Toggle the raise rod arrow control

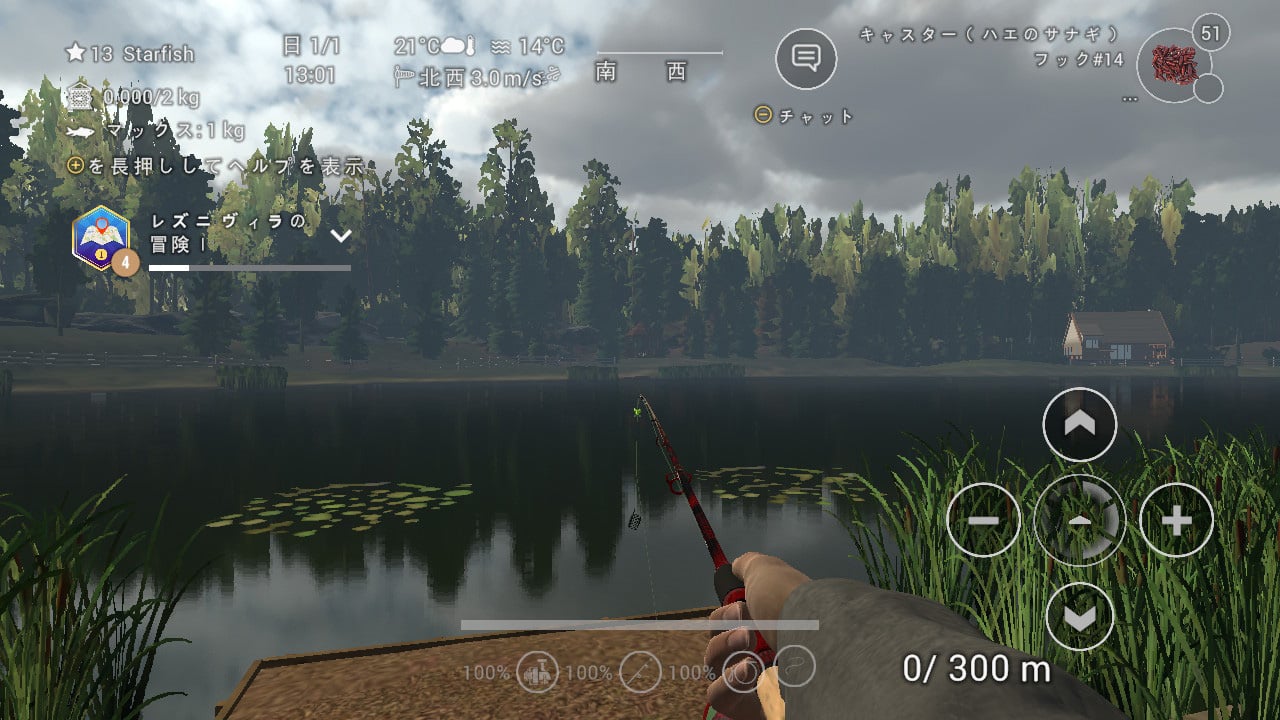click(x=1078, y=424)
